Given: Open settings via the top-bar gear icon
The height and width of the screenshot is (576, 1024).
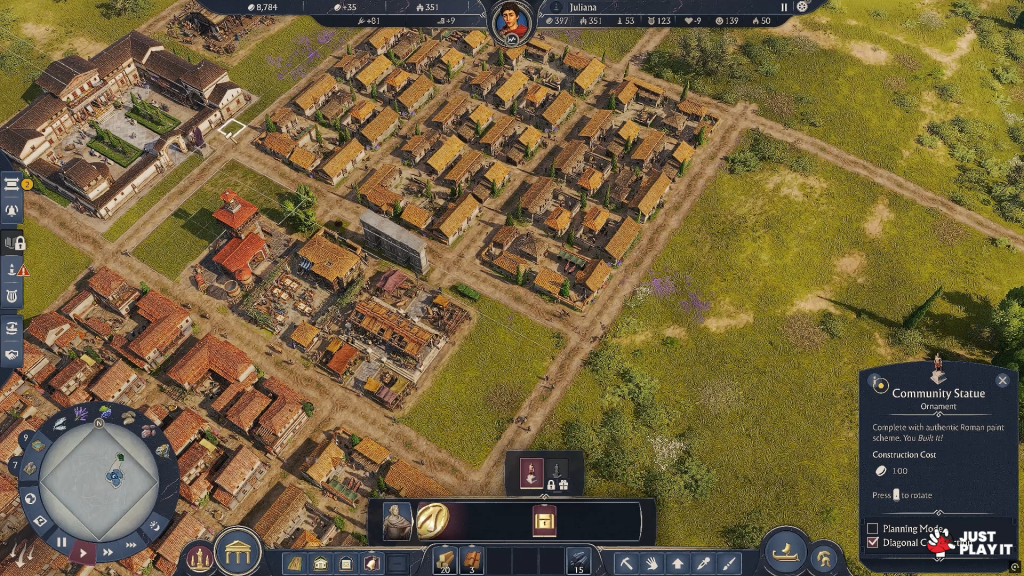Looking at the screenshot, I should point(802,7).
